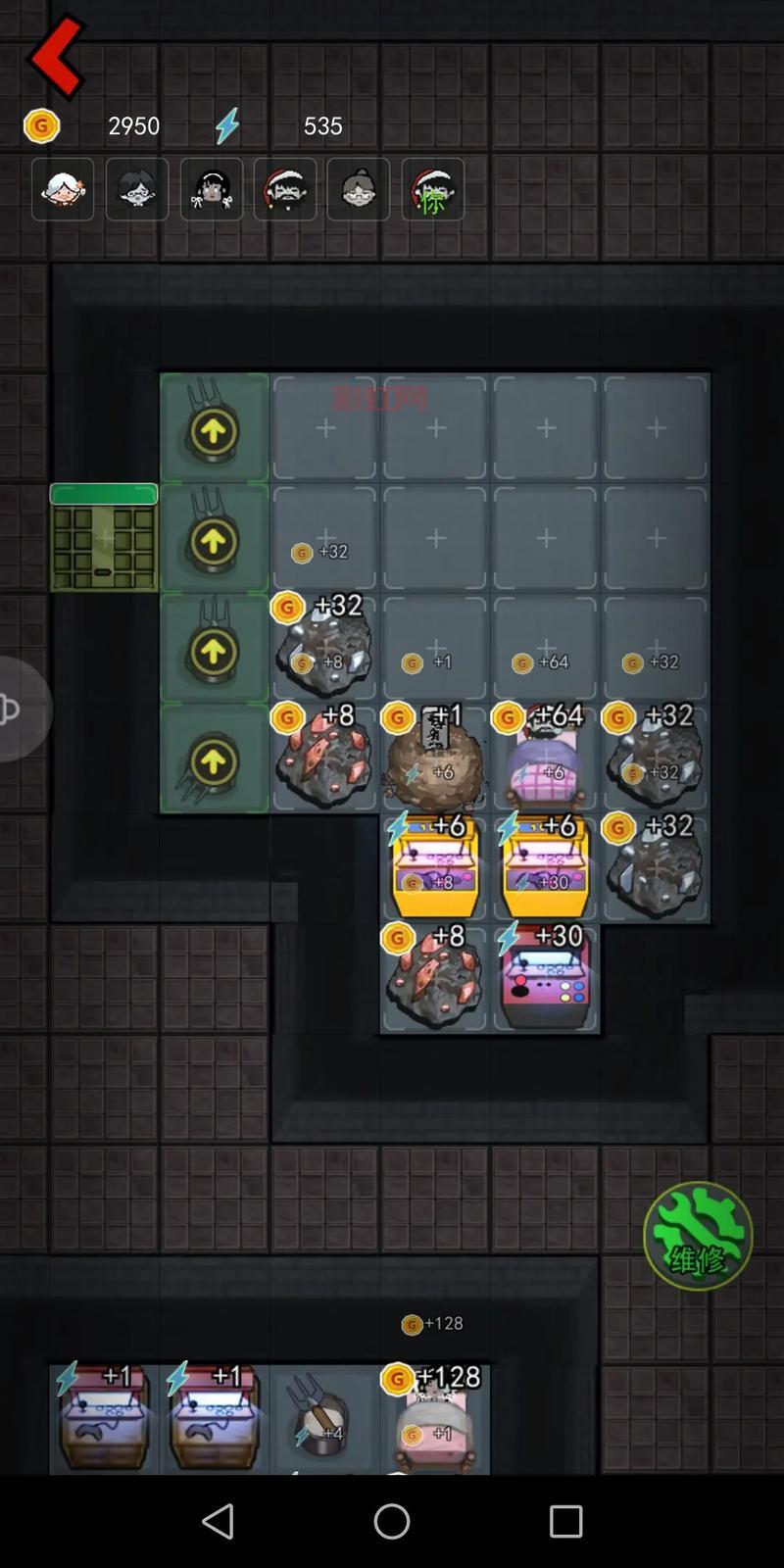The width and height of the screenshot is (784, 1568).
Task: Pick the gray bun granny with glasses avatar
Action: pyautogui.click(x=359, y=189)
